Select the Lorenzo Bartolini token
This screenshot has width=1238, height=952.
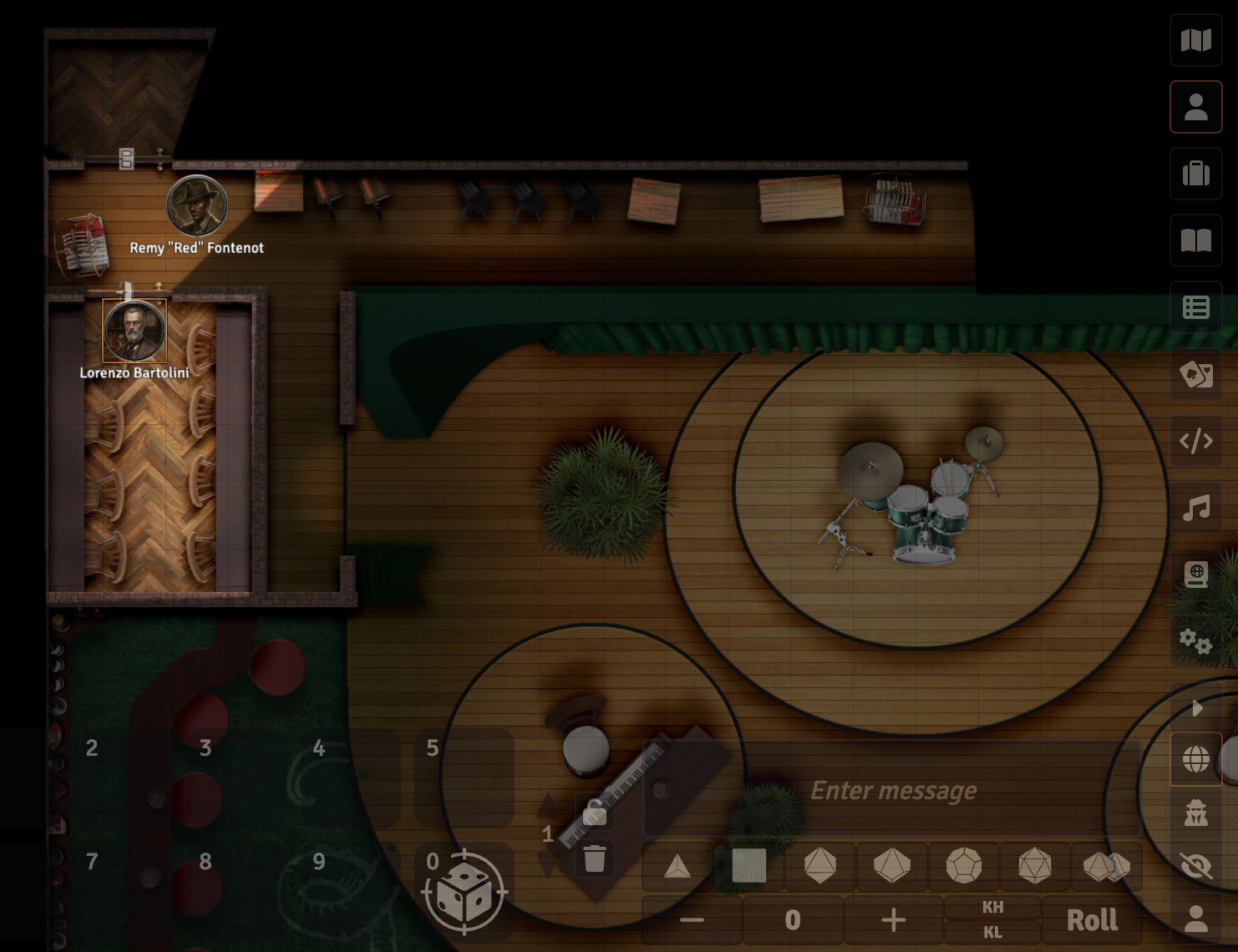134,331
